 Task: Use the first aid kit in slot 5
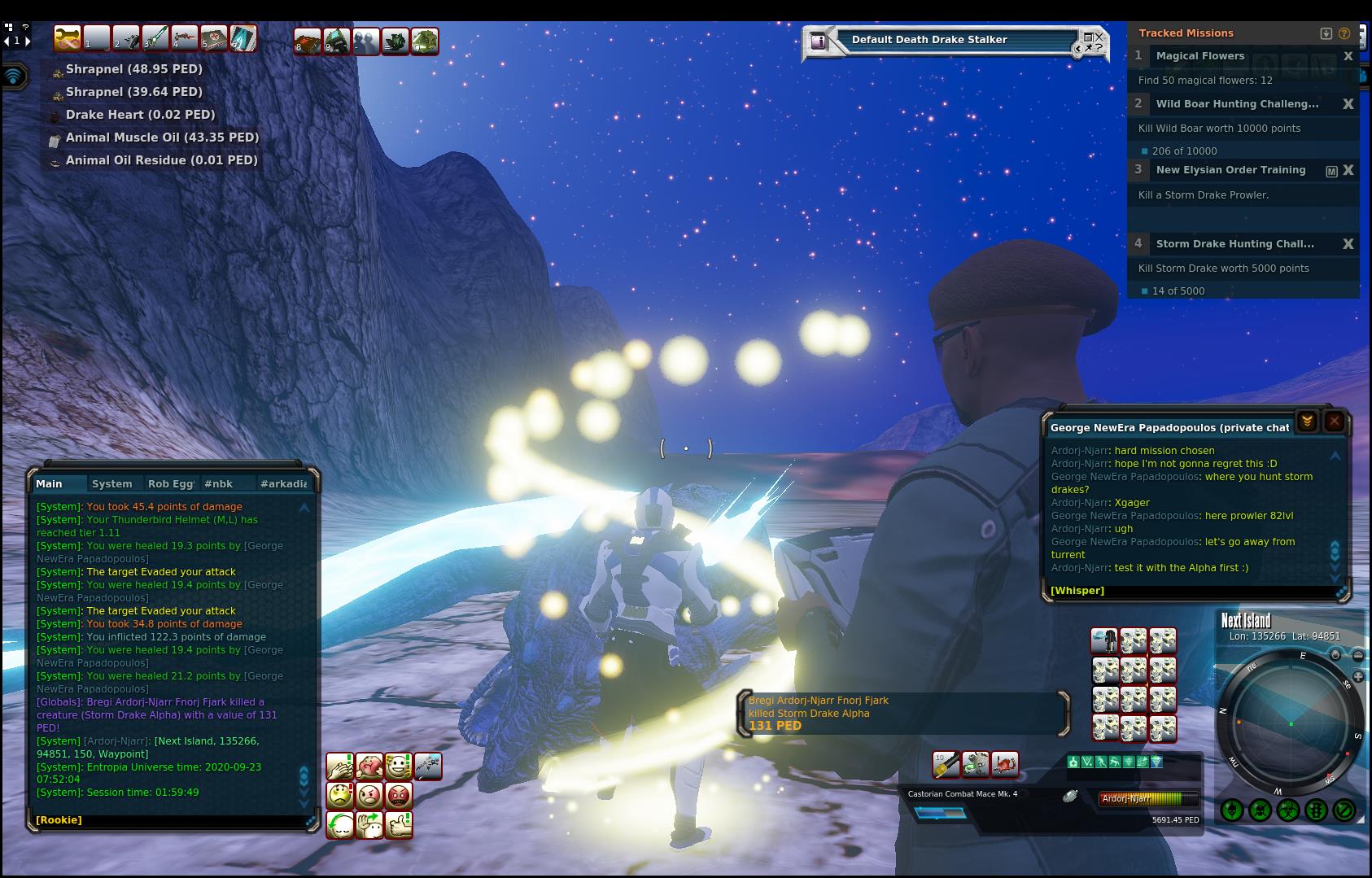click(x=214, y=38)
